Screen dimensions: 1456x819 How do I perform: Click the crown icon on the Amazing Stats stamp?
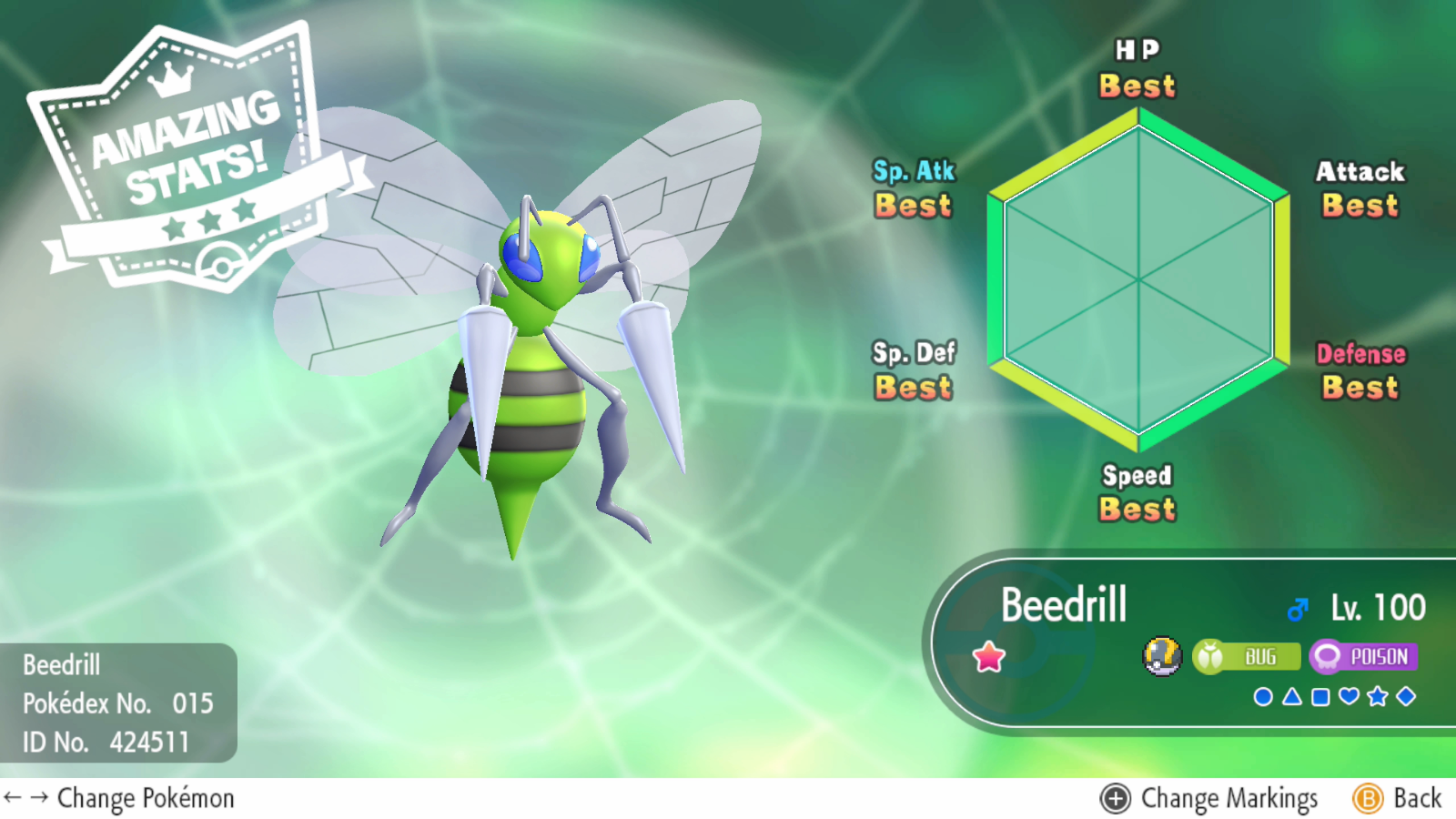pos(170,81)
